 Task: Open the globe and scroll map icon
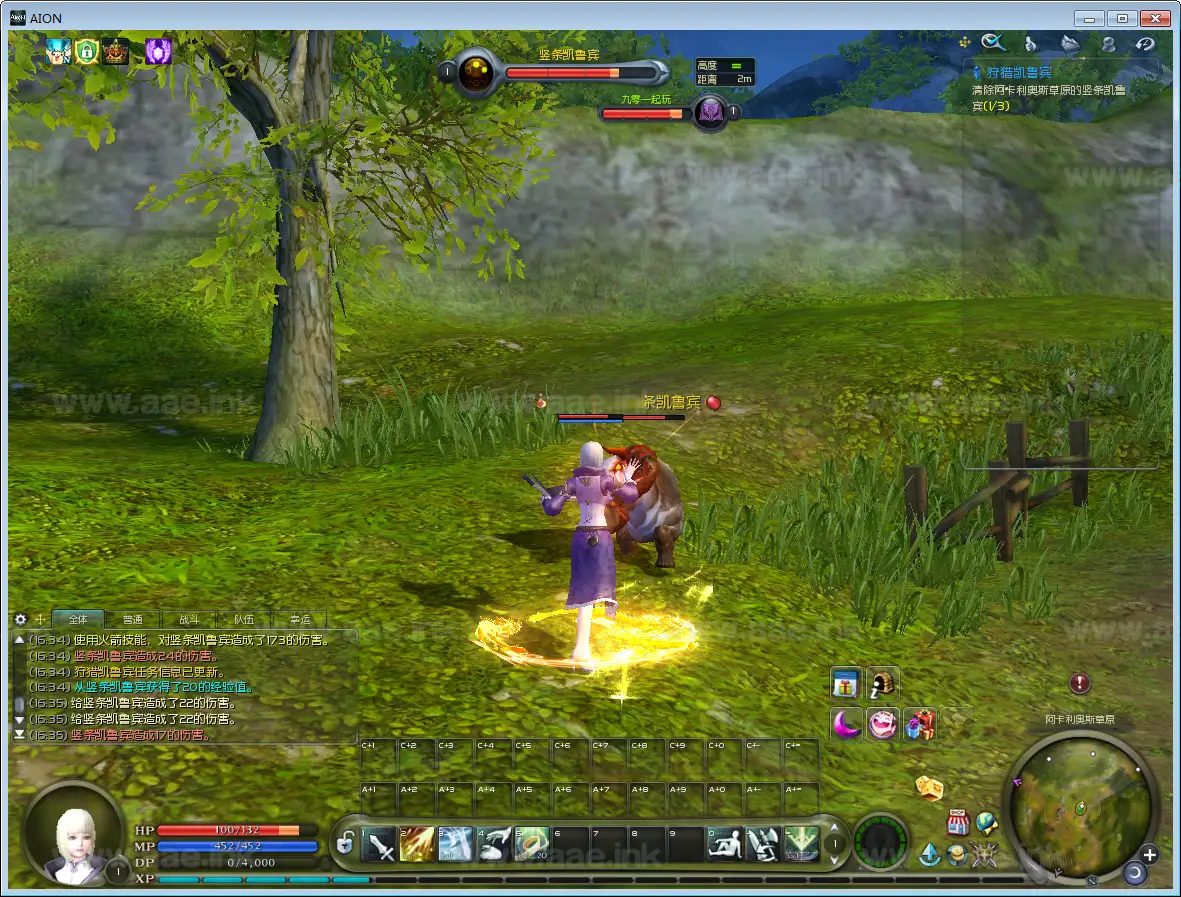coord(987,822)
